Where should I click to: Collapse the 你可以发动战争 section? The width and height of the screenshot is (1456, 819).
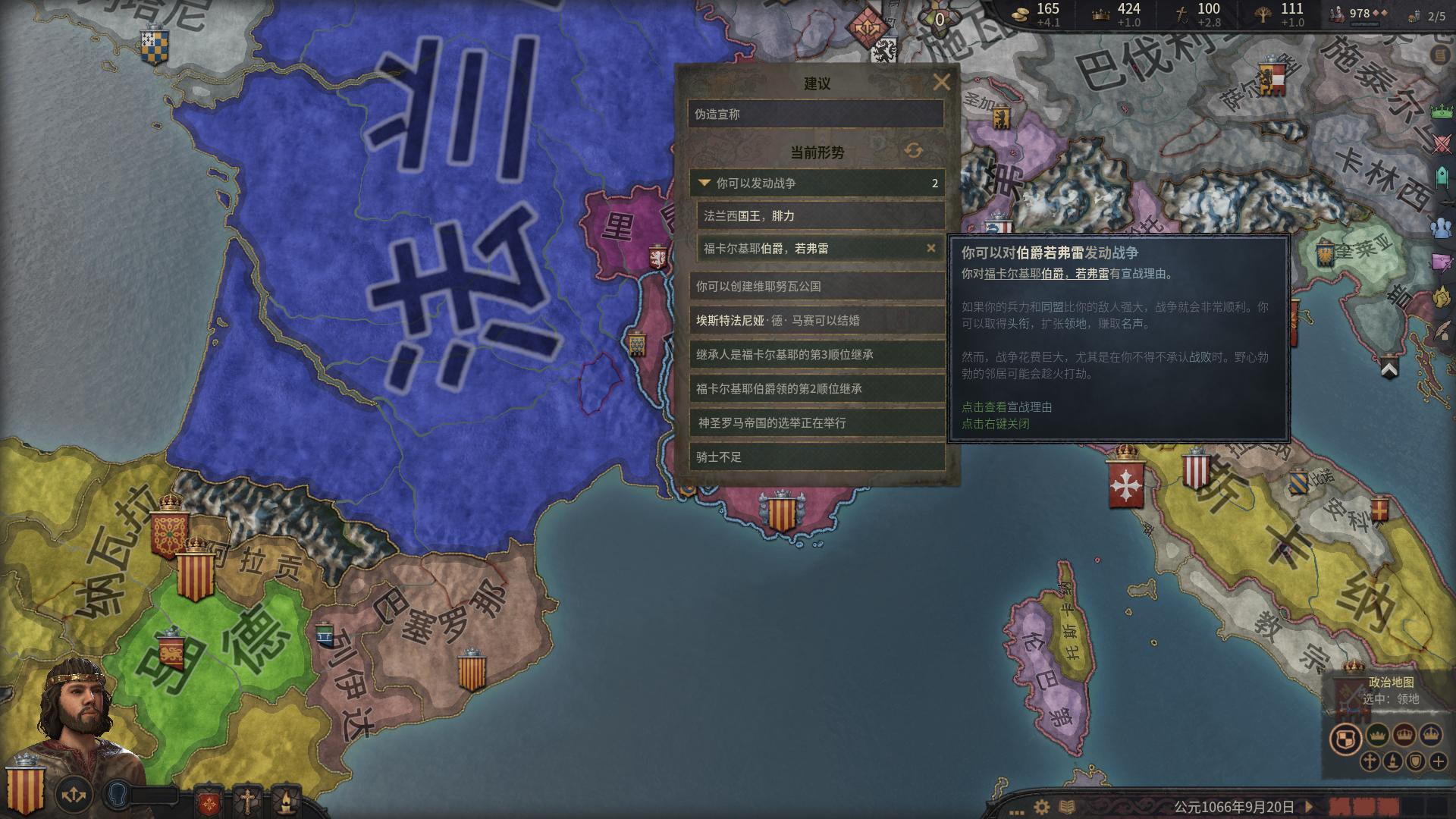pyautogui.click(x=705, y=184)
